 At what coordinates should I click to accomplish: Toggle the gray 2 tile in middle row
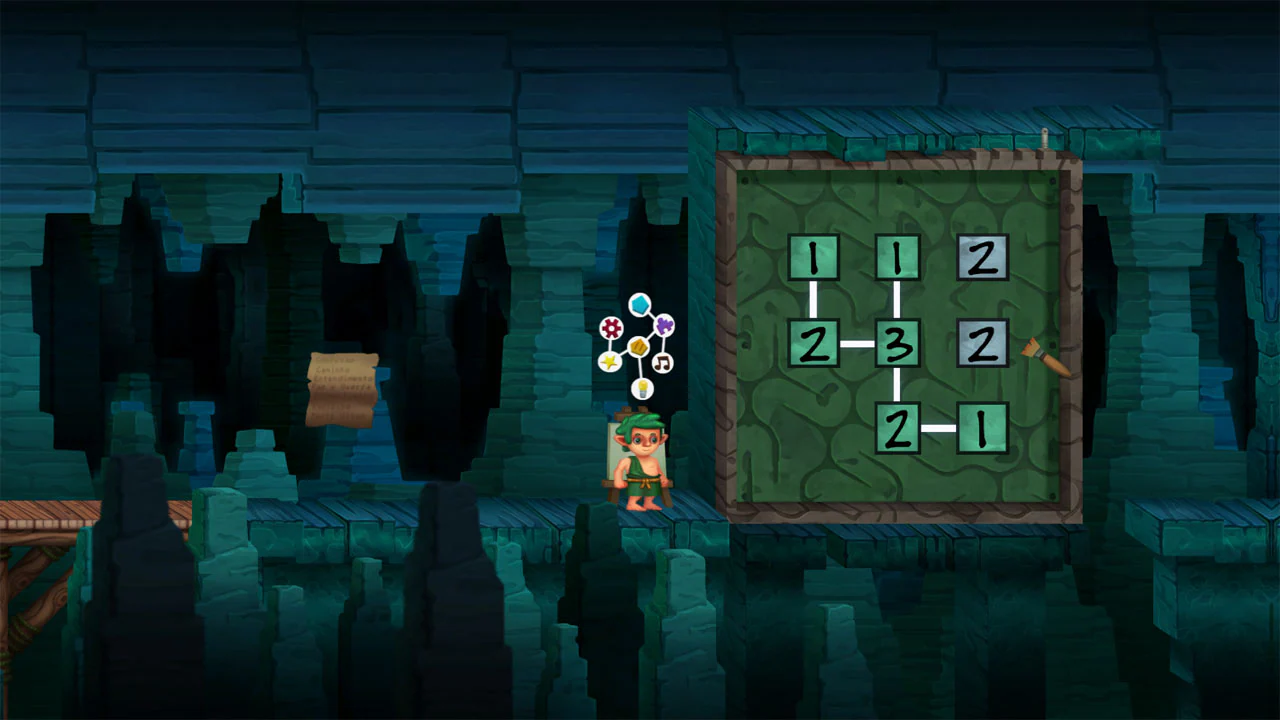pos(982,344)
